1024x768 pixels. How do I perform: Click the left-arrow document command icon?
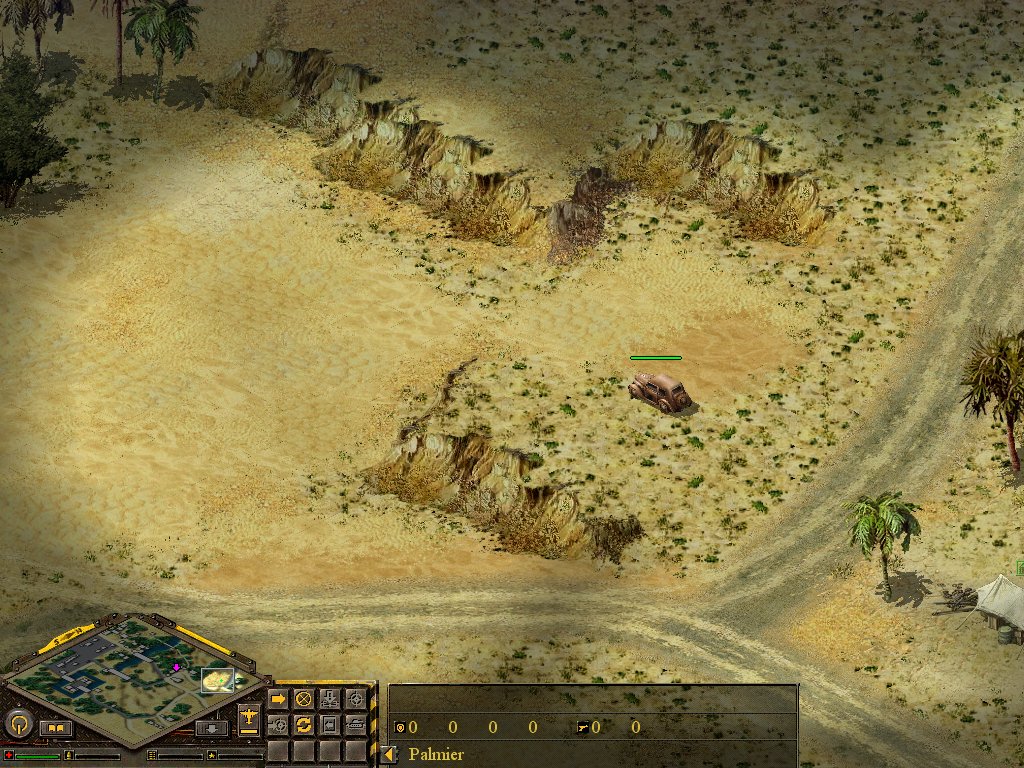[330, 724]
